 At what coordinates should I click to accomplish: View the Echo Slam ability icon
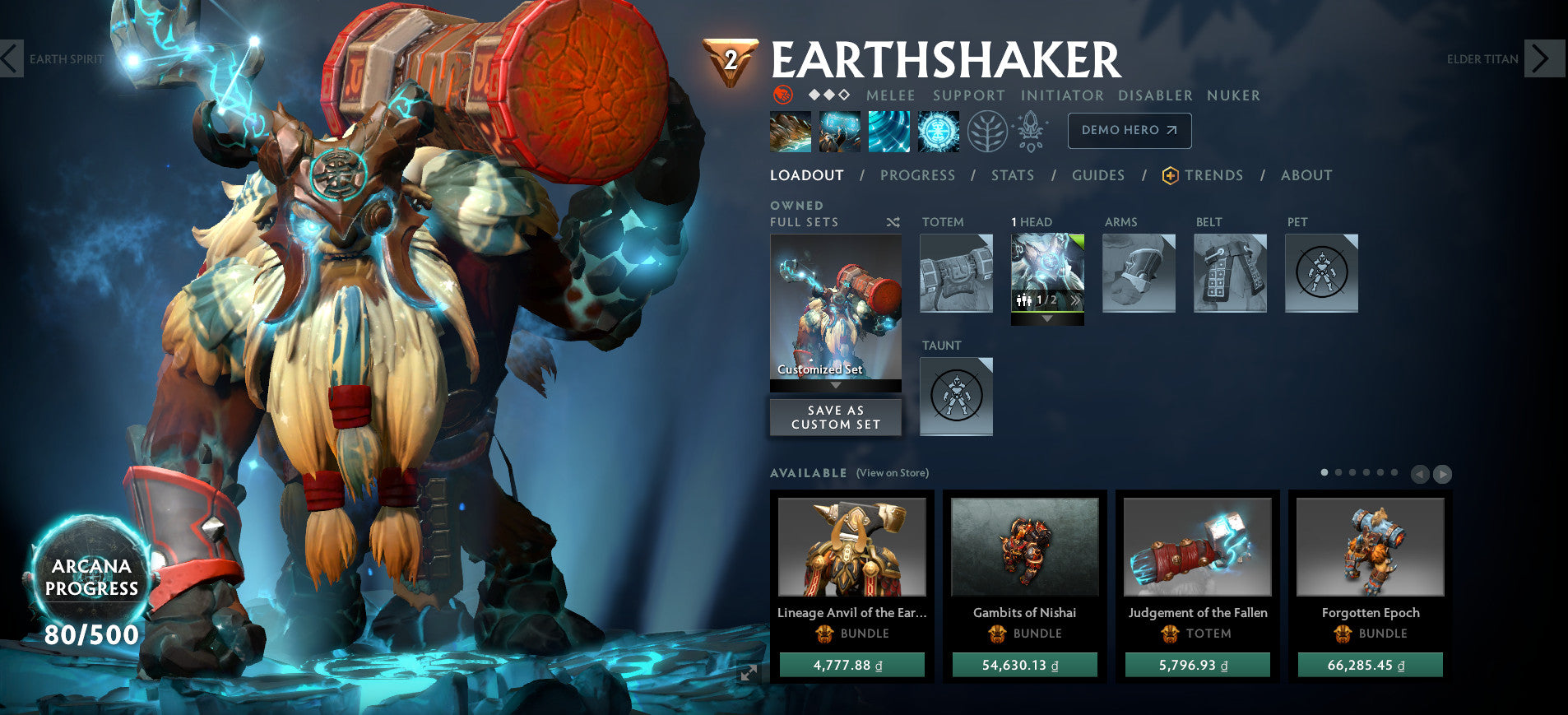tap(937, 131)
